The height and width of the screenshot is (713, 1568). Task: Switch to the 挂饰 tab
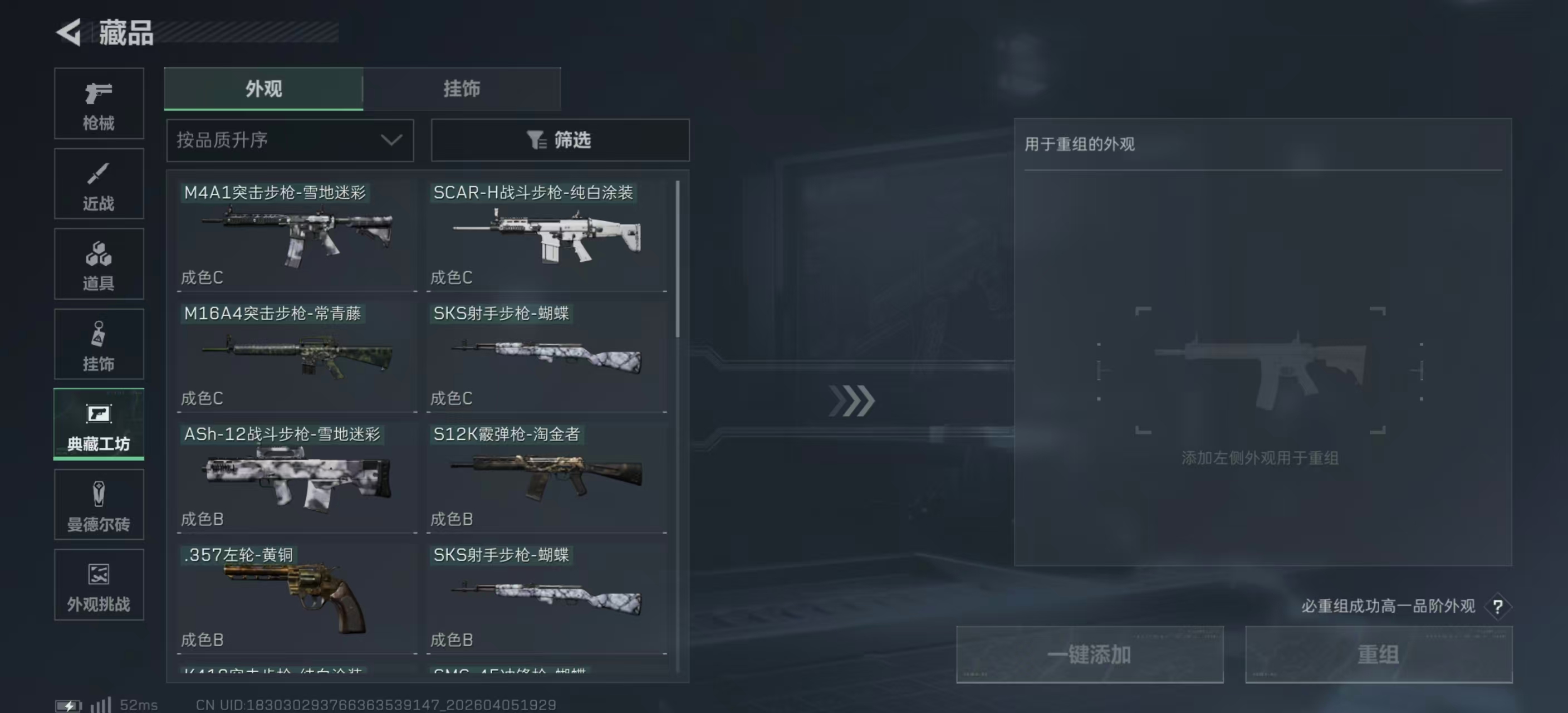coord(462,88)
